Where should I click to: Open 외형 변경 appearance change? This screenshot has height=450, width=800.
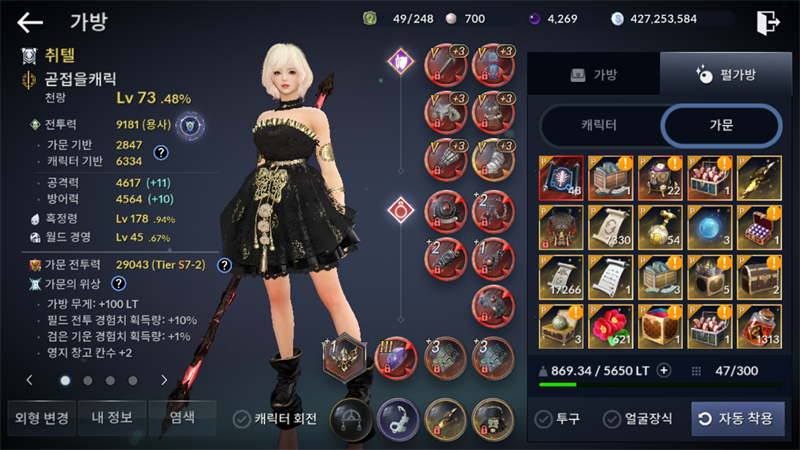pos(38,417)
